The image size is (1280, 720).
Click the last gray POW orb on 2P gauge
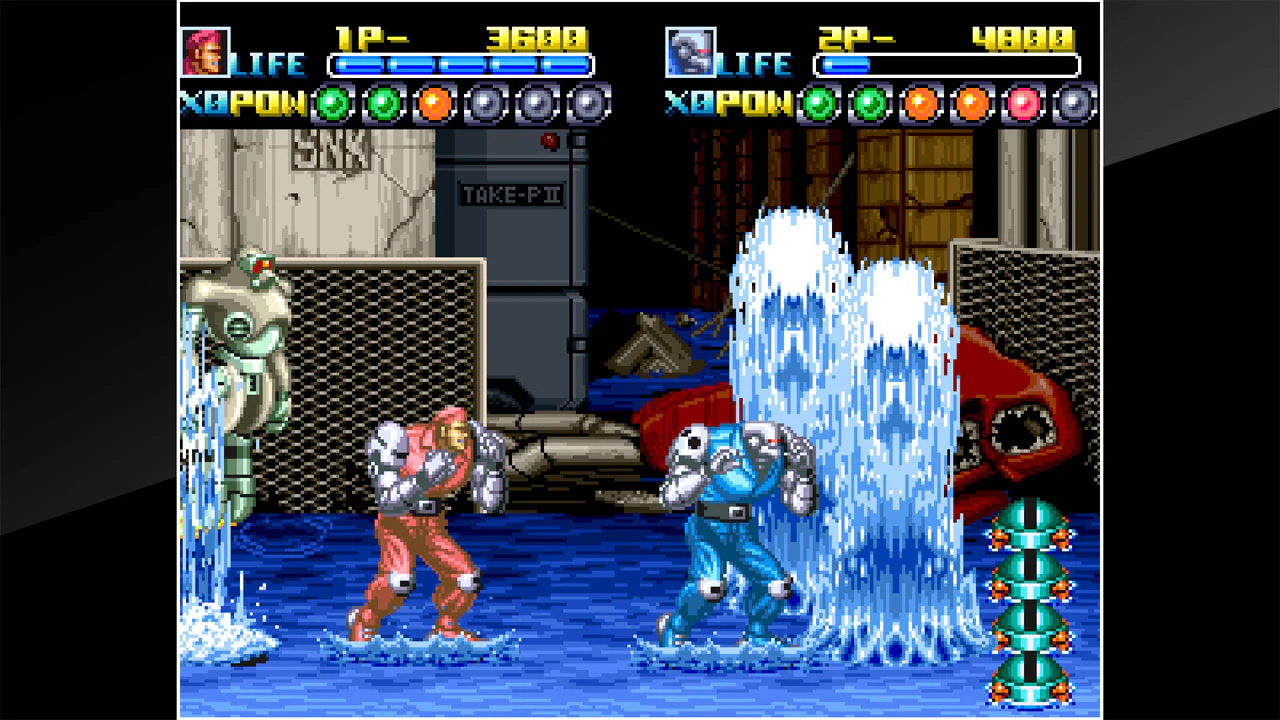[1071, 103]
